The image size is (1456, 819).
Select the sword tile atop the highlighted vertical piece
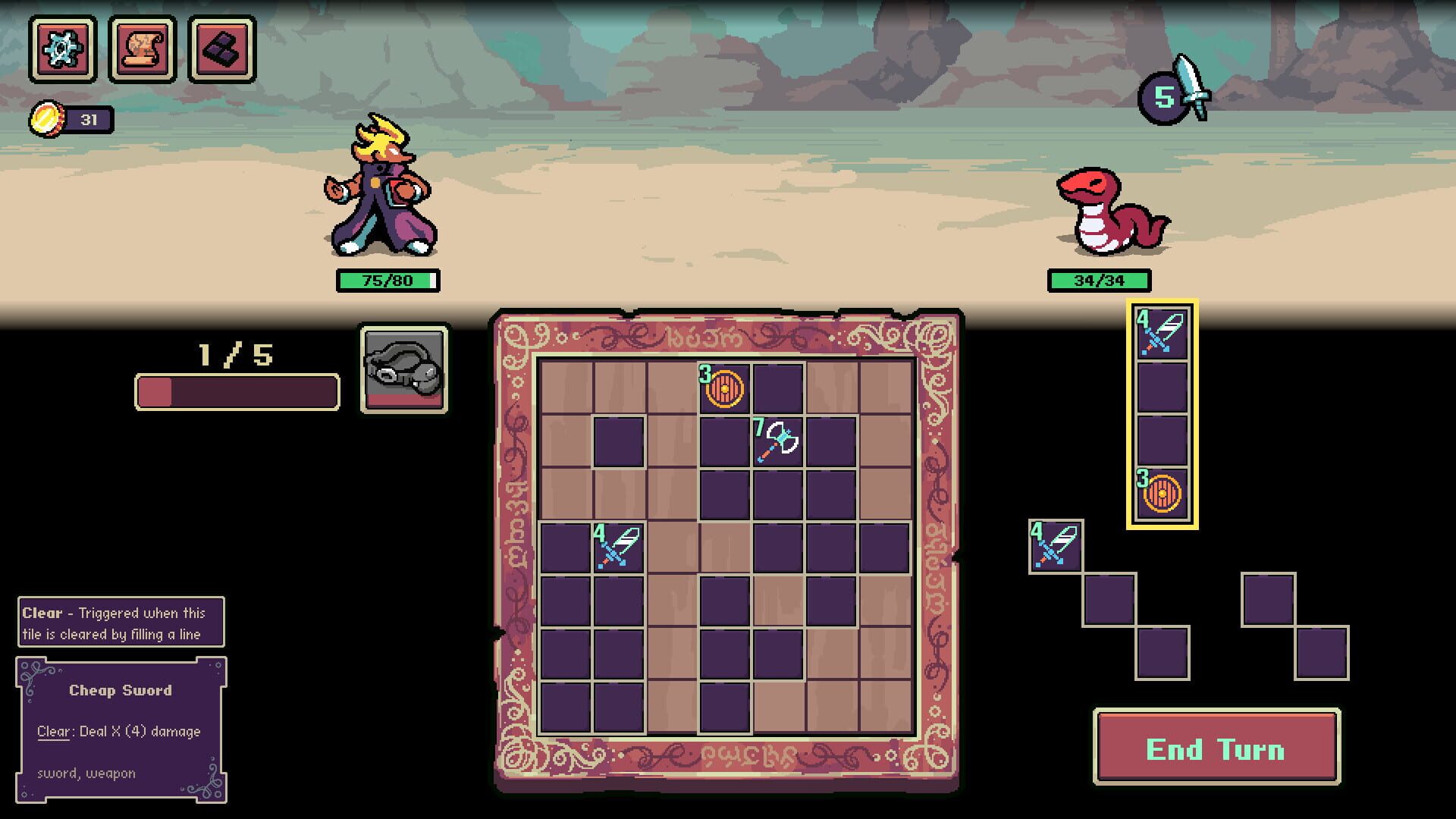[1161, 333]
